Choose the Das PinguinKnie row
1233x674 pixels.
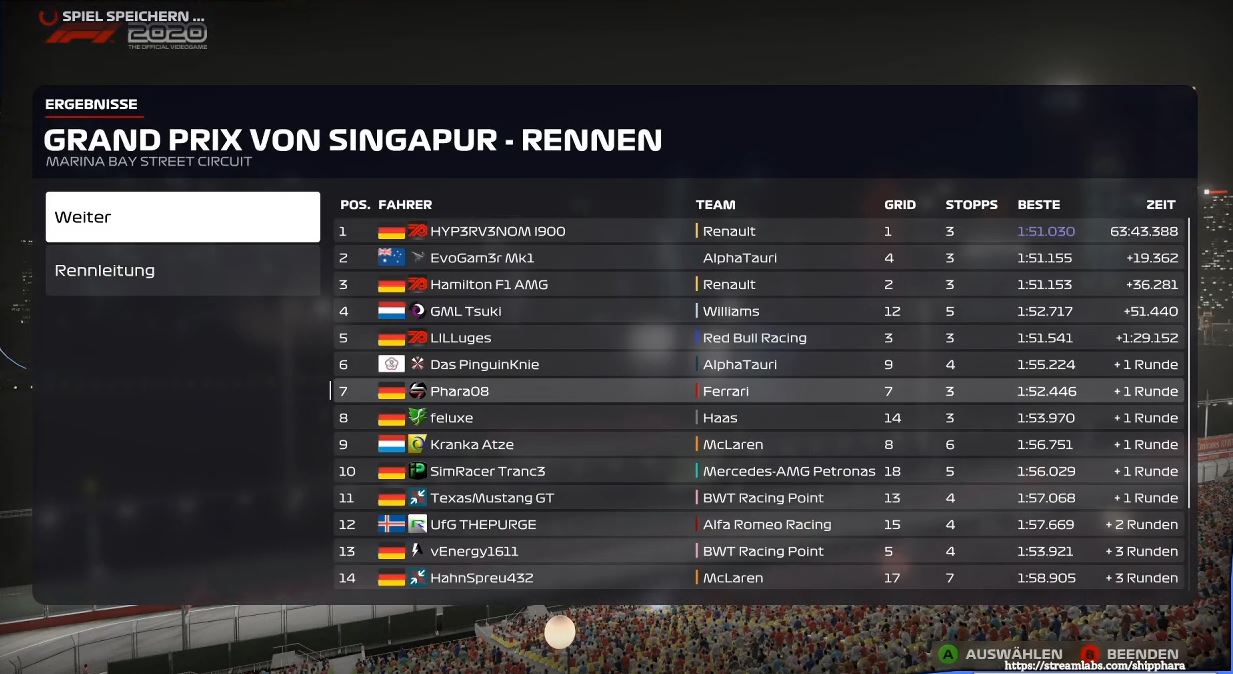758,365
